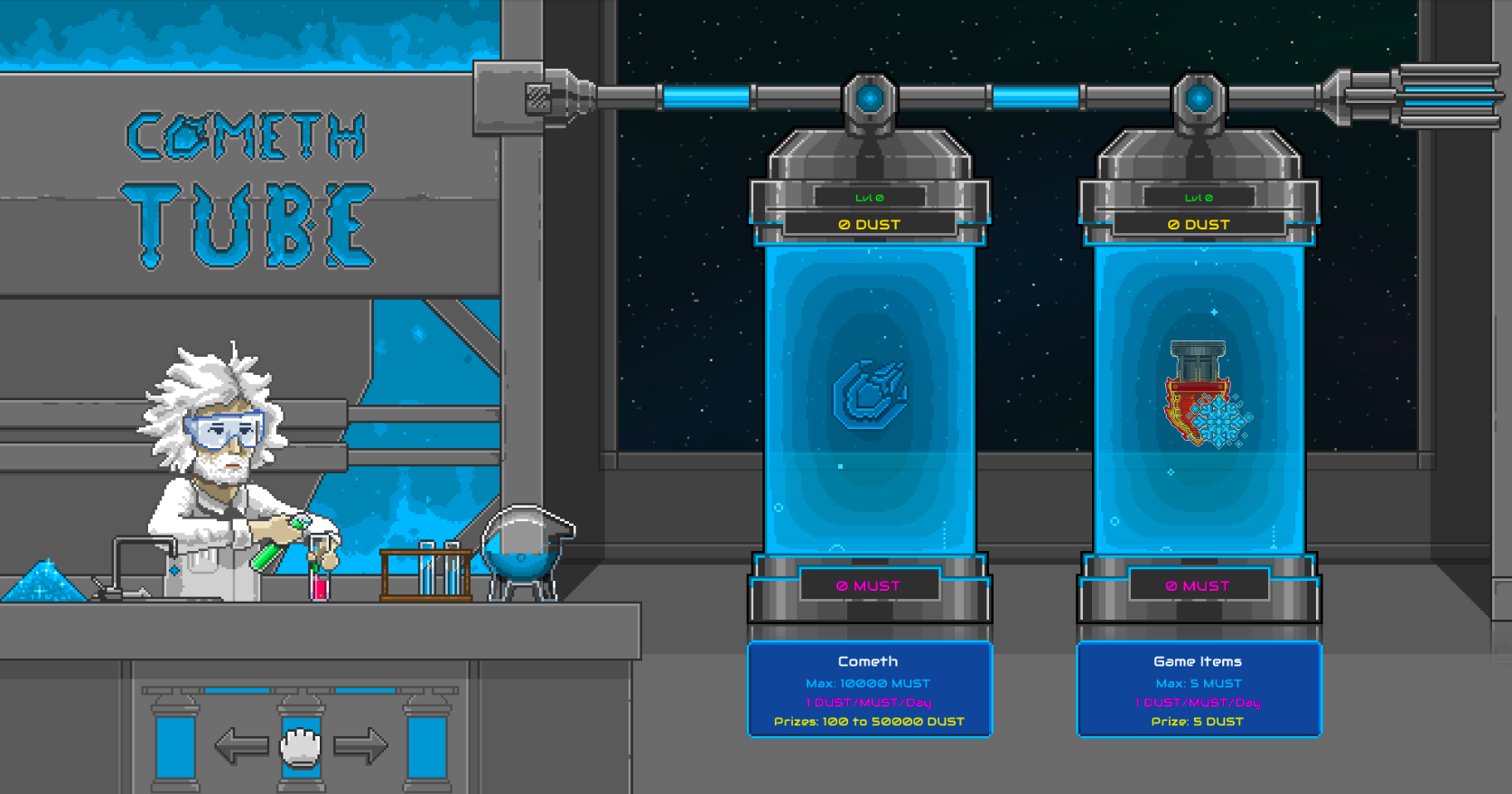The height and width of the screenshot is (794, 1512).
Task: Select the Game Items staking tube
Action: point(1199,398)
